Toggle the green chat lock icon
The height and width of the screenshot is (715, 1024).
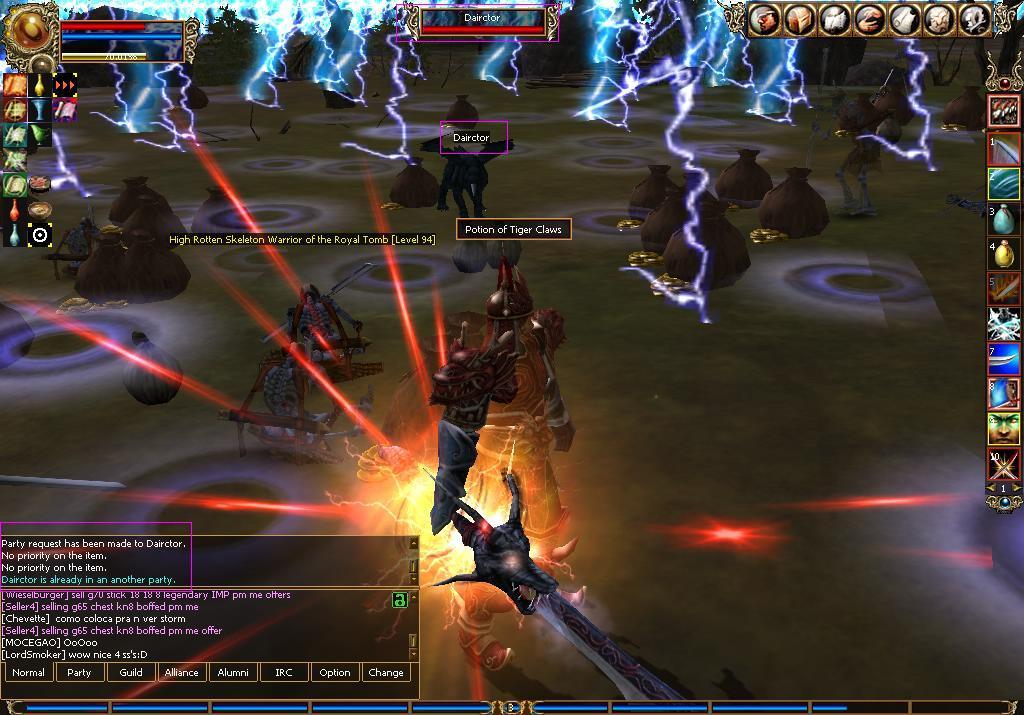[400, 600]
